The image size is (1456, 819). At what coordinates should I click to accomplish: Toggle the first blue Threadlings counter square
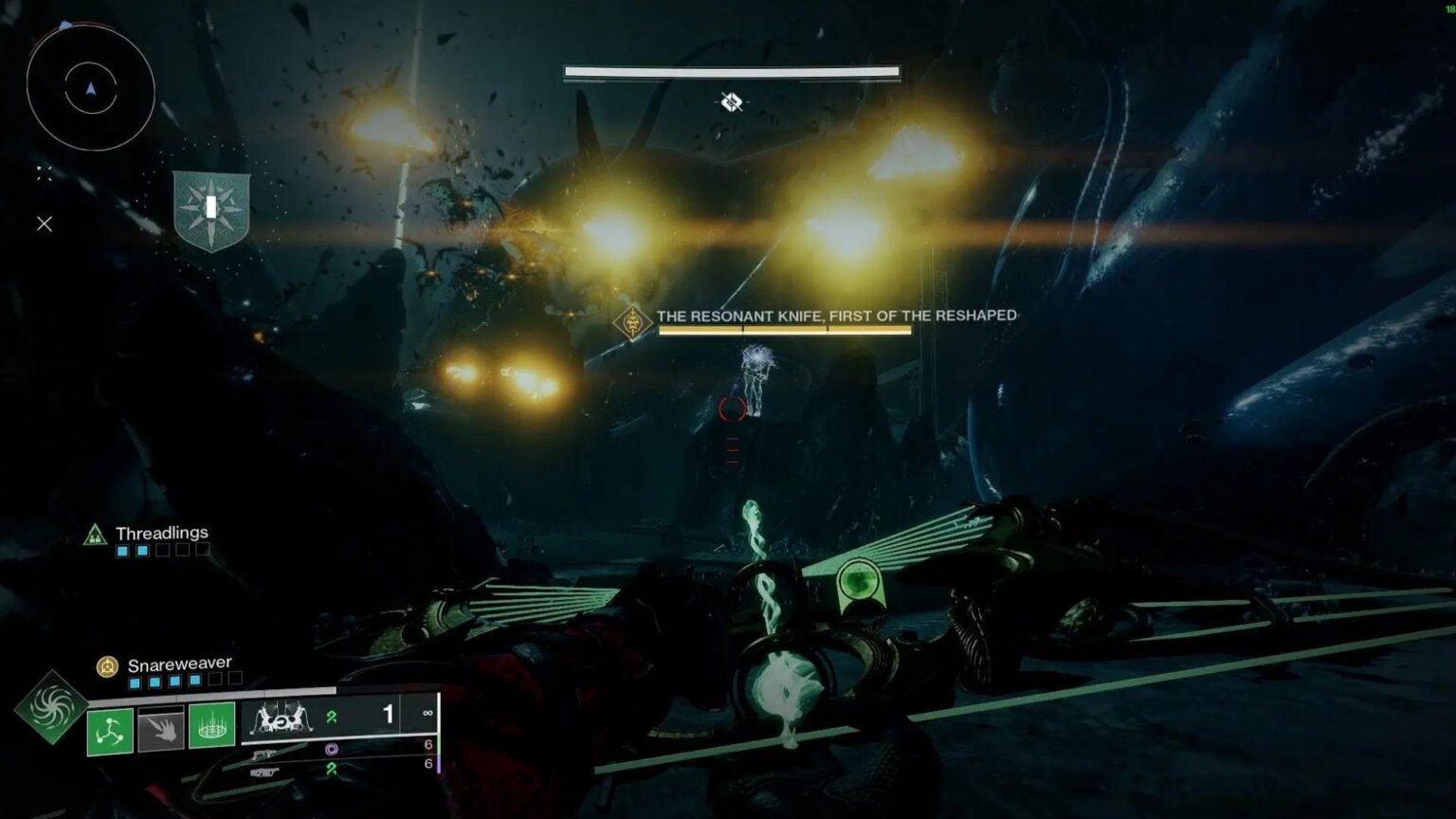point(122,551)
